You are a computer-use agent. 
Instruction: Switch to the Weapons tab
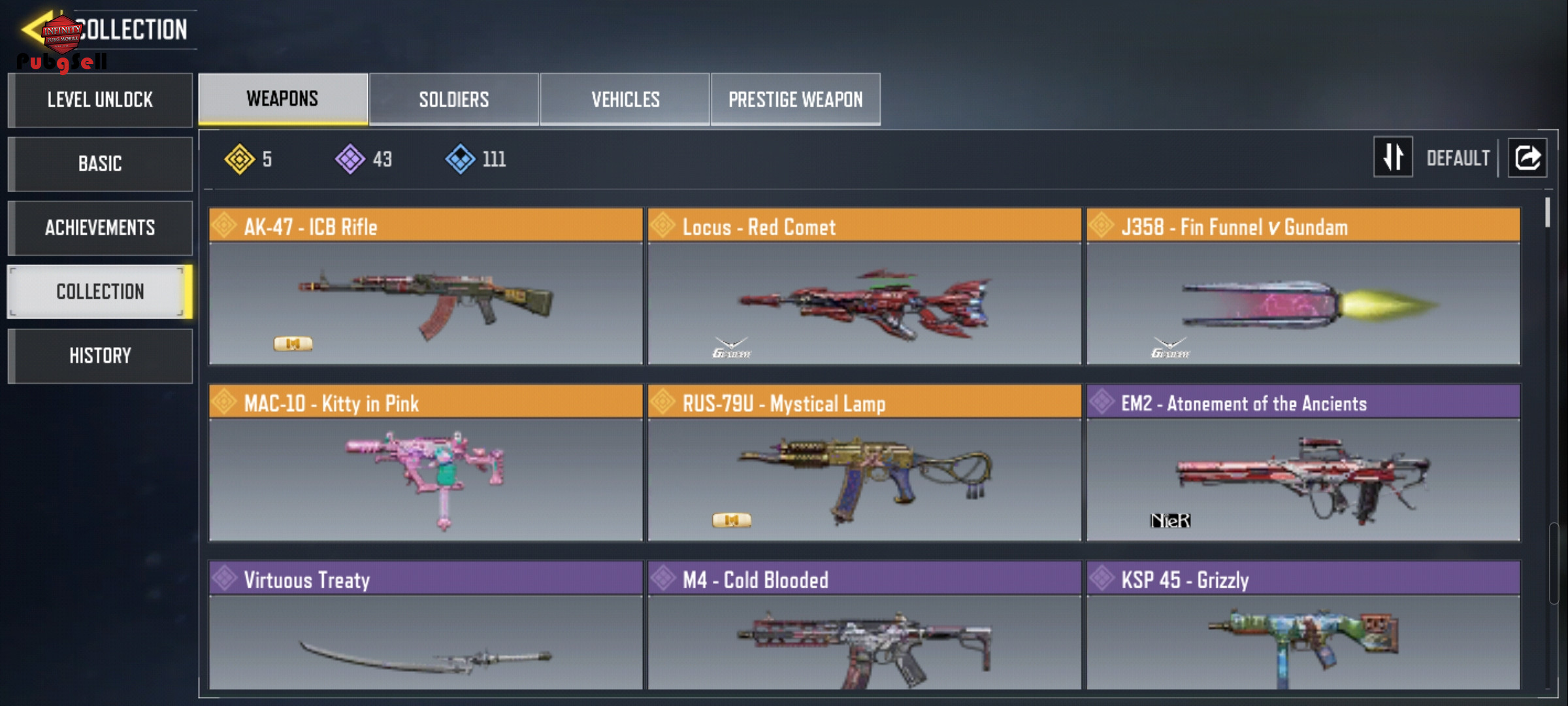283,99
